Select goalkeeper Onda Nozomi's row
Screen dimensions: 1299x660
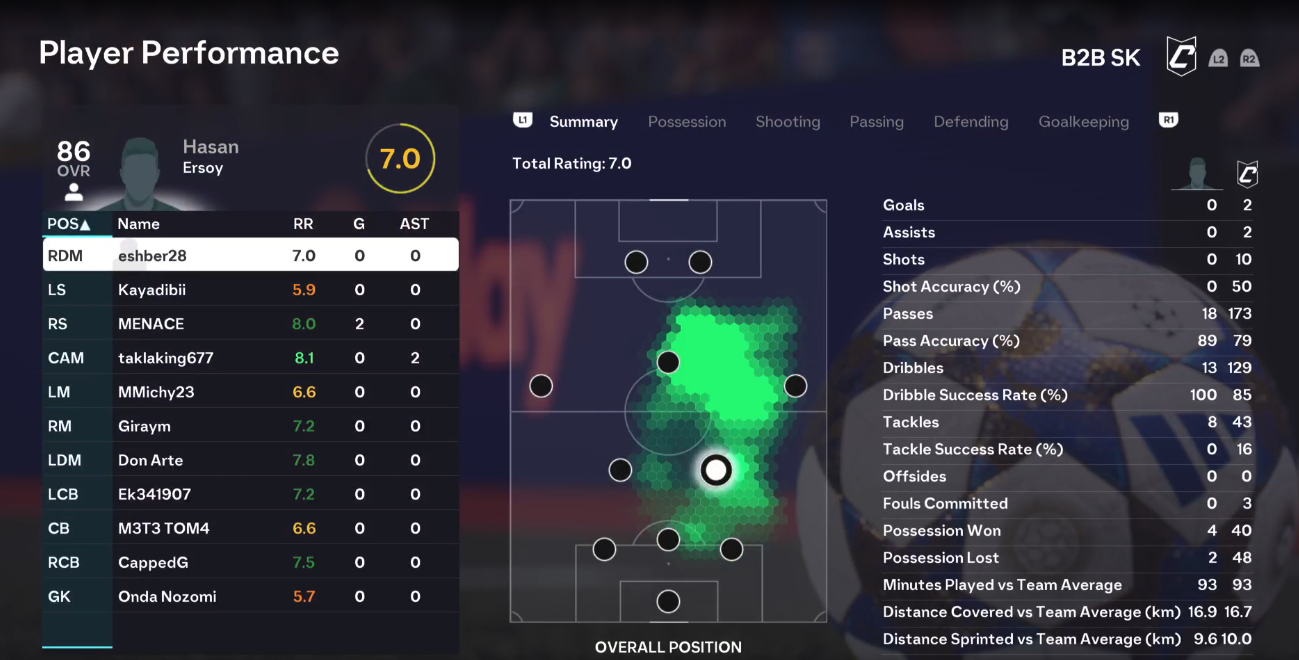250,596
